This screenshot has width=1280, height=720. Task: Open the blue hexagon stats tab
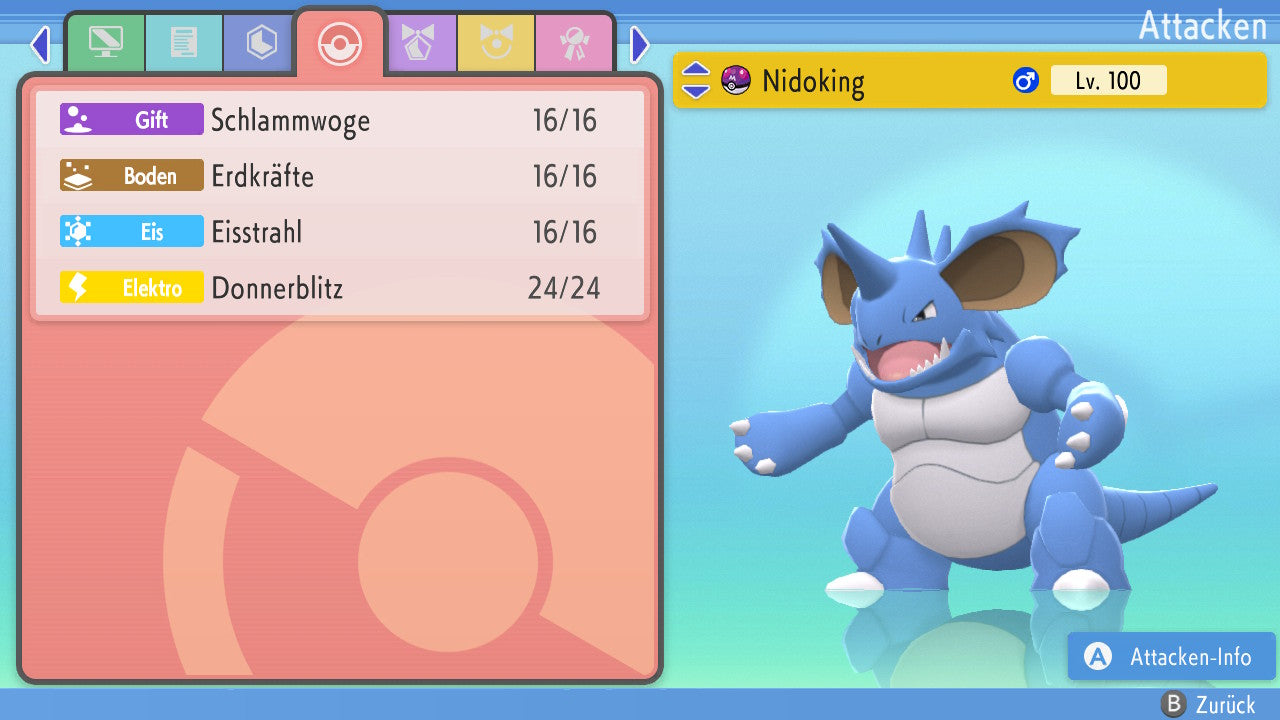pyautogui.click(x=261, y=43)
